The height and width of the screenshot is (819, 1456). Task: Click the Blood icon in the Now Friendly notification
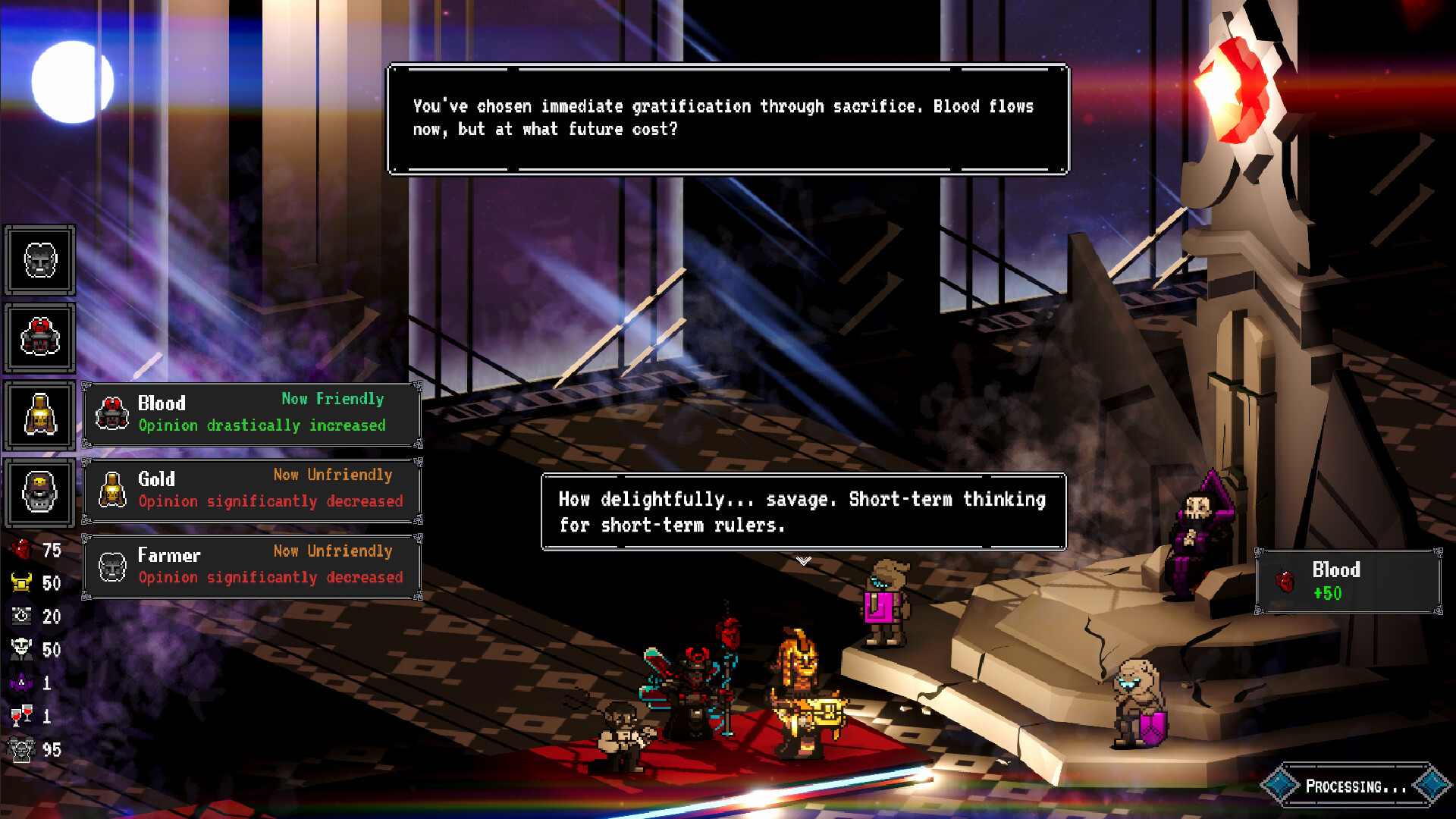click(x=111, y=413)
